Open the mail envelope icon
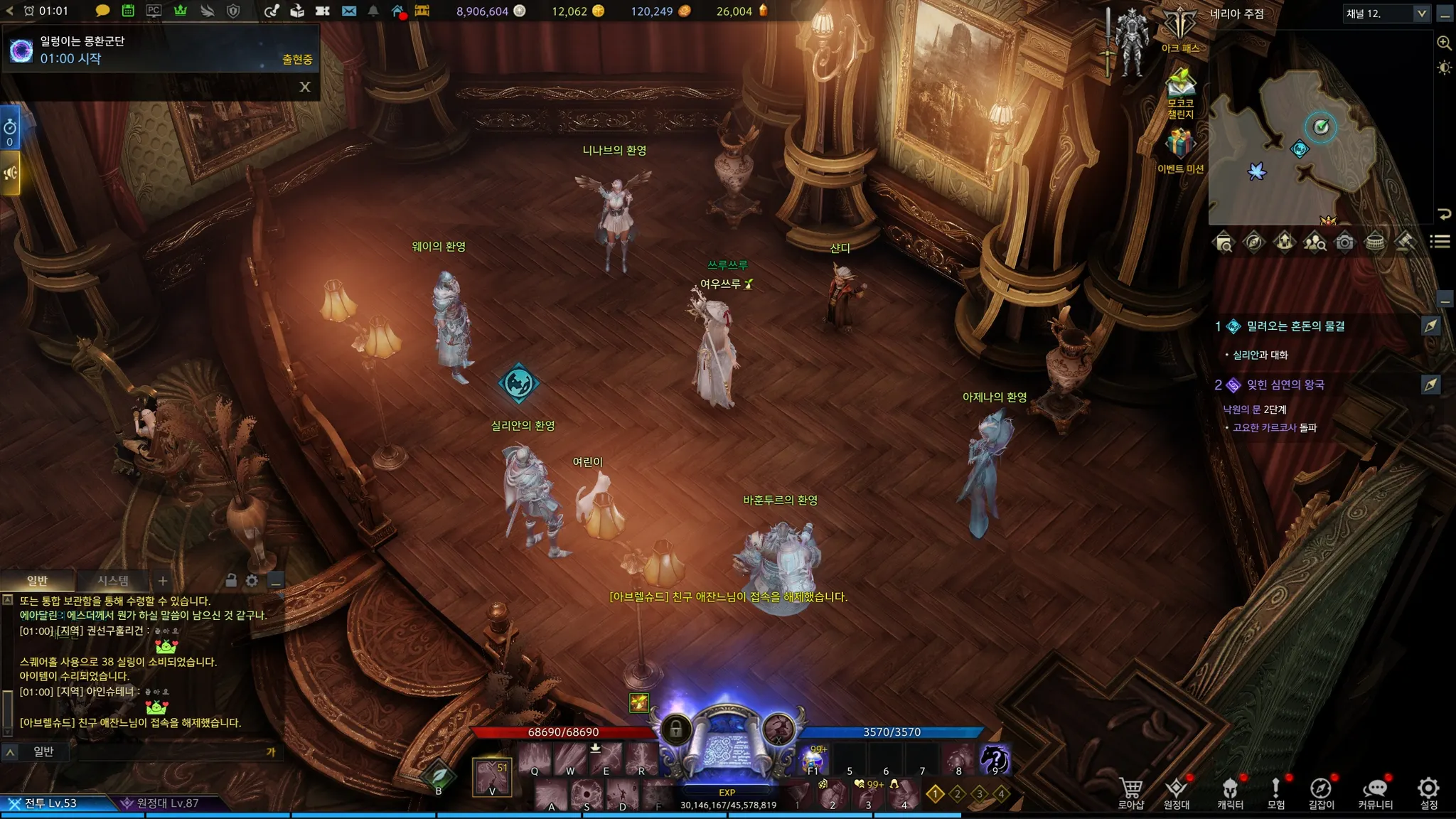The height and width of the screenshot is (819, 1456). 348,11
